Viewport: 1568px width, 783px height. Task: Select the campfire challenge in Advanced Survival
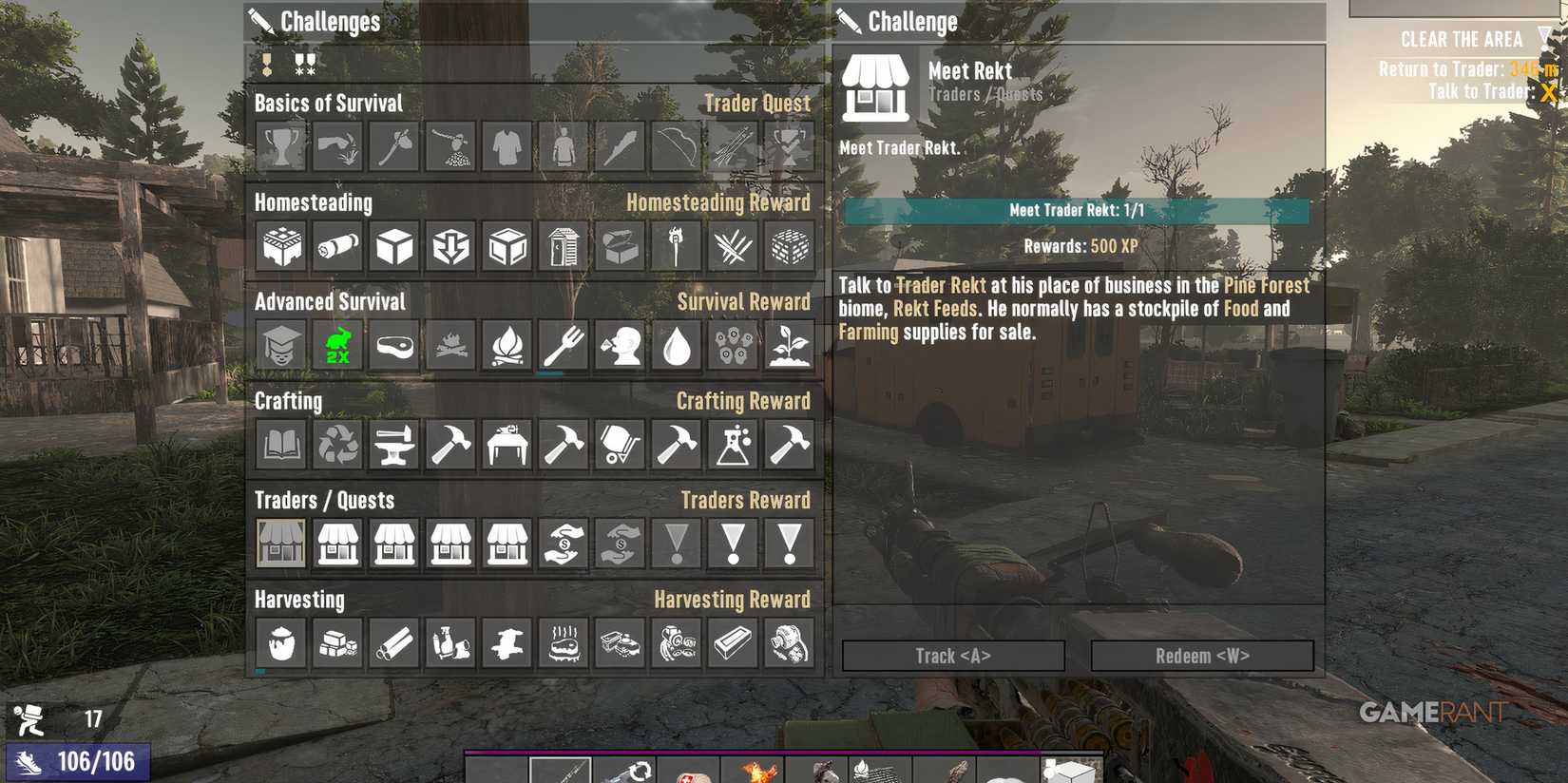click(x=506, y=346)
